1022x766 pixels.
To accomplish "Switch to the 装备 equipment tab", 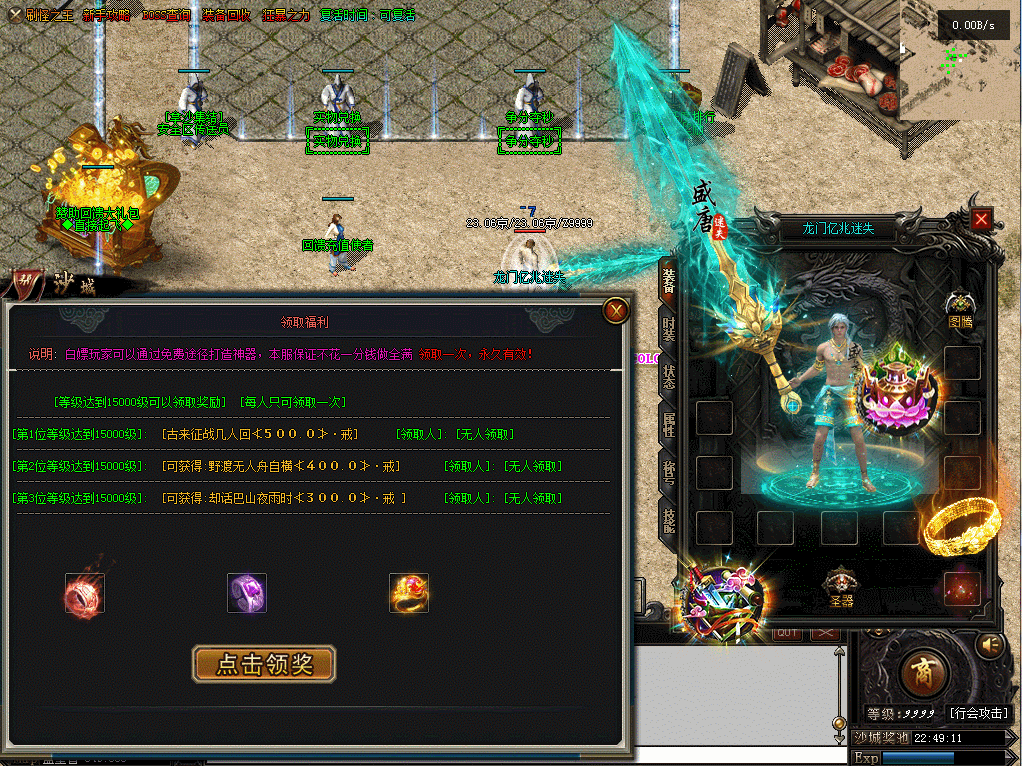I will (x=668, y=283).
